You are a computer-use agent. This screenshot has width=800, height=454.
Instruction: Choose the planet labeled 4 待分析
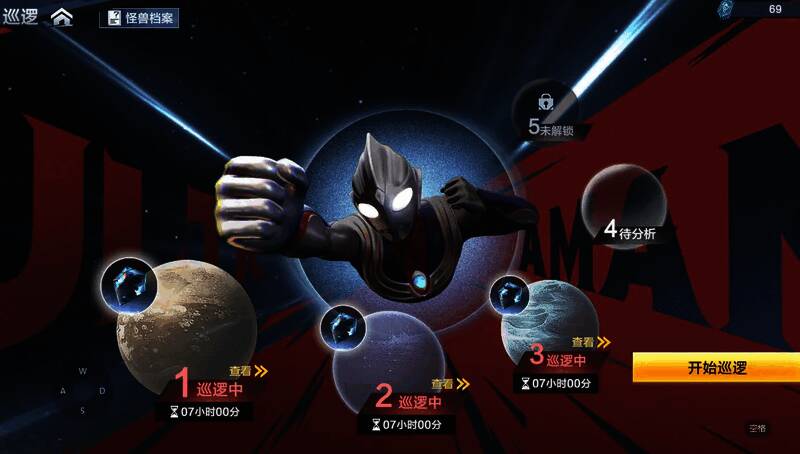[x=623, y=205]
